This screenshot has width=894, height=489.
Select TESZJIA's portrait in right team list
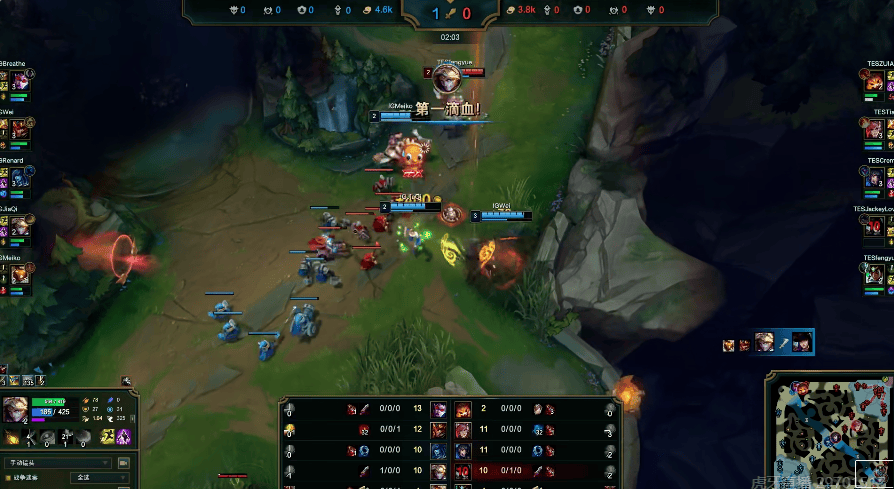point(875,82)
